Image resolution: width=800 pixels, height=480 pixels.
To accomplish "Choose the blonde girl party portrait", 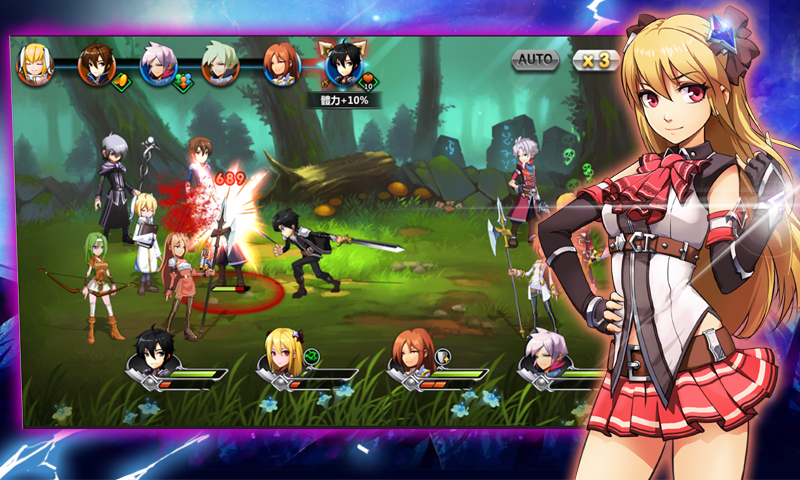I will point(284,352).
